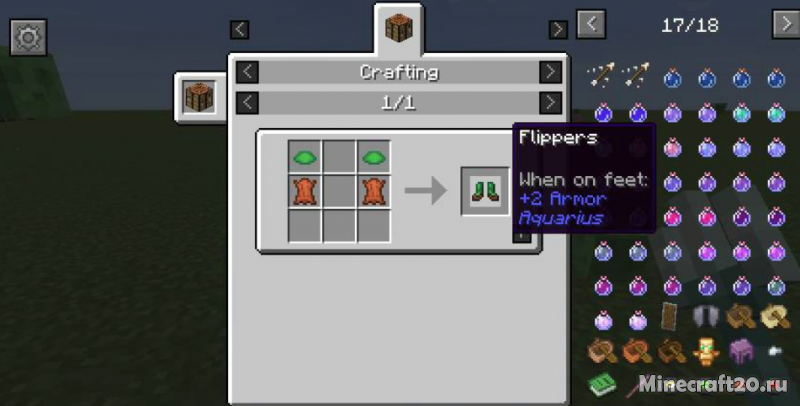Click the crafting table catalyst beside the recipe panel
Viewport: 800px width, 406px height.
click(200, 98)
